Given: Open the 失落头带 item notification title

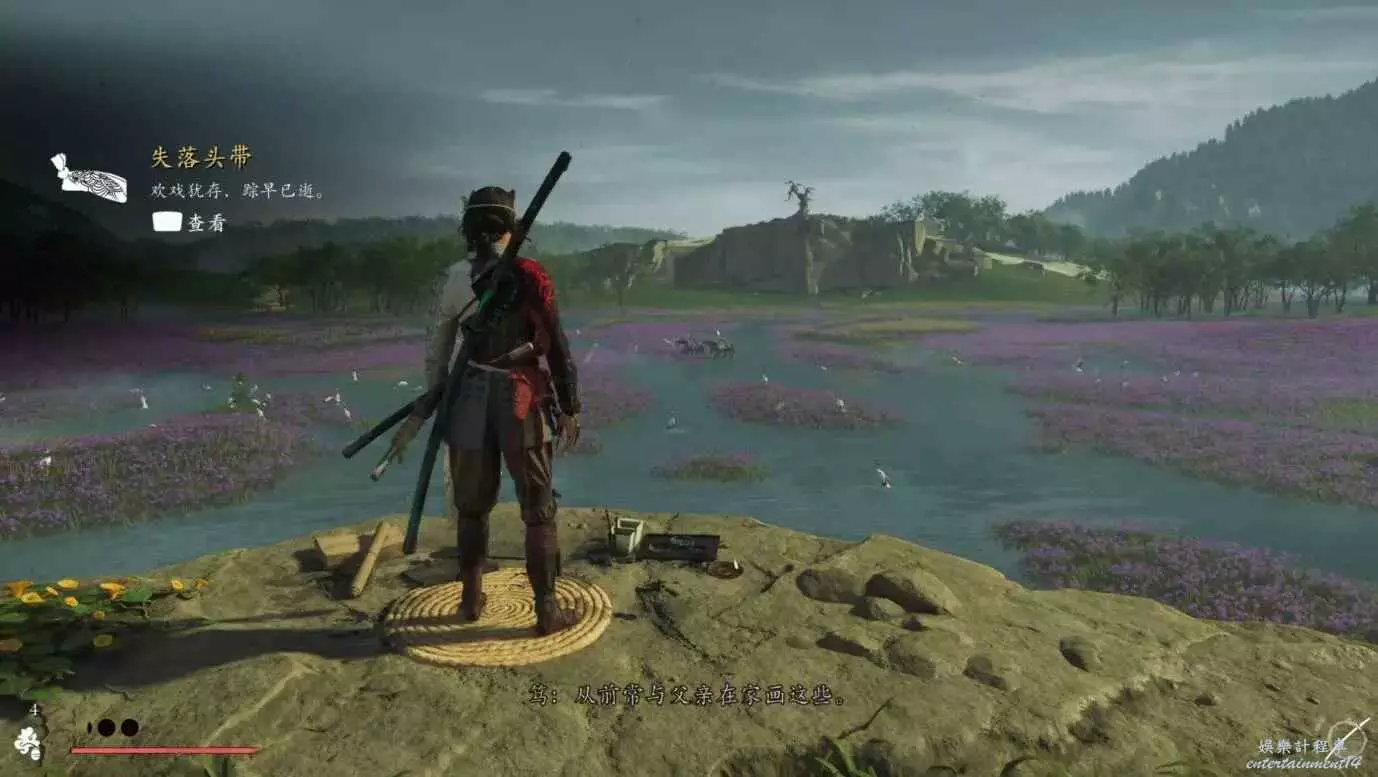Looking at the screenshot, I should pos(201,158).
